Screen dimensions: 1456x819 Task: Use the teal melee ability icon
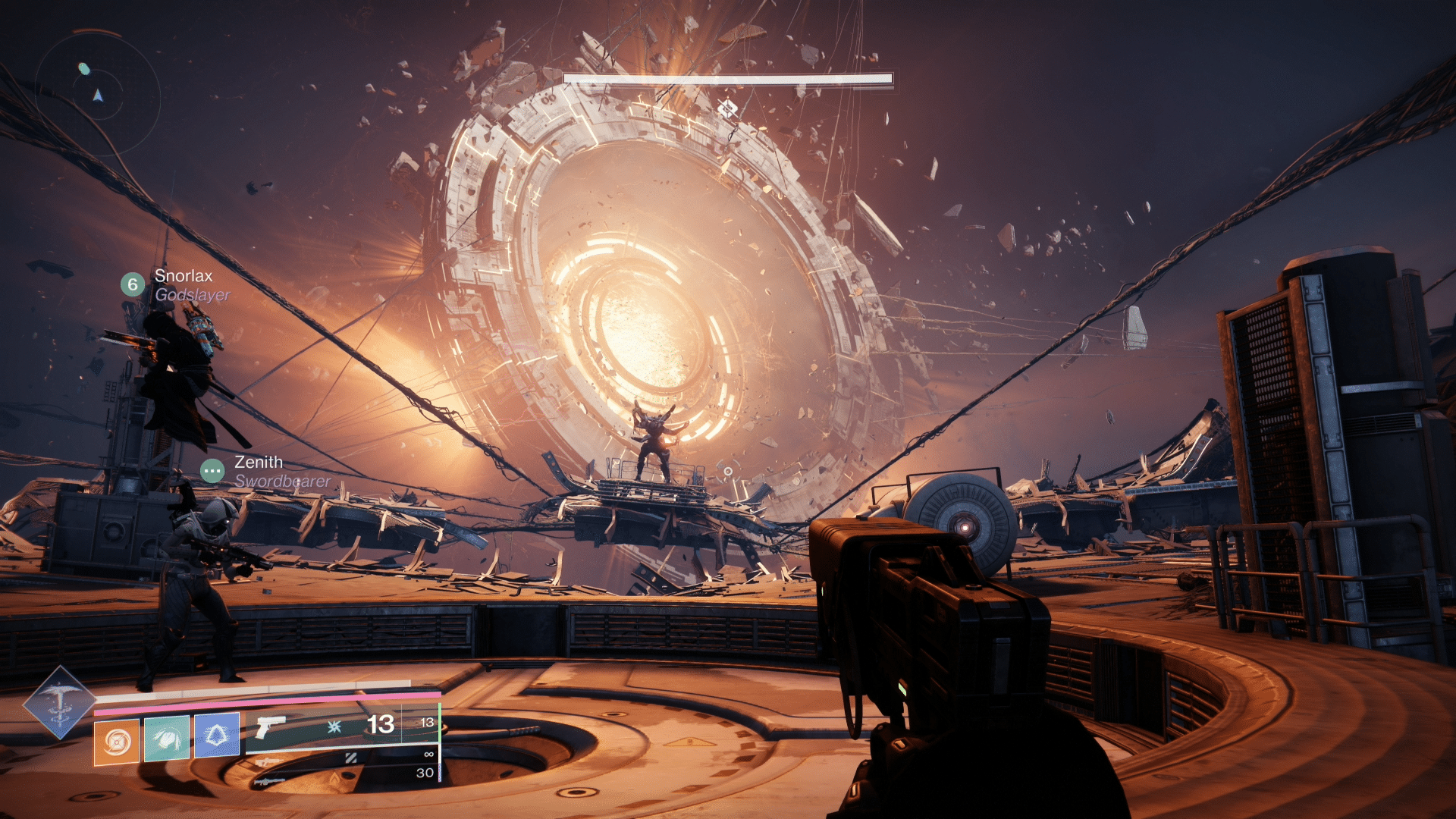coord(167,737)
